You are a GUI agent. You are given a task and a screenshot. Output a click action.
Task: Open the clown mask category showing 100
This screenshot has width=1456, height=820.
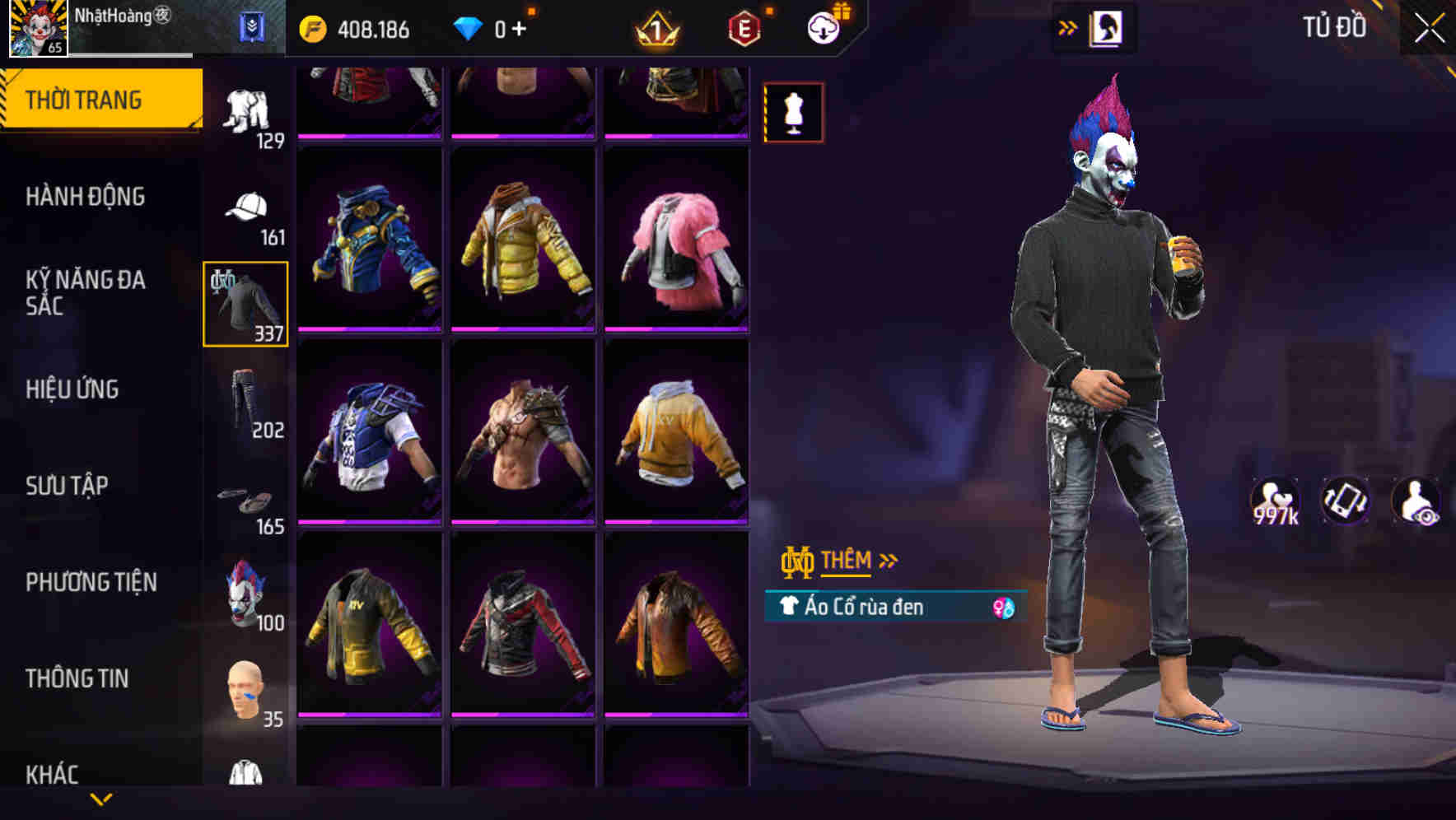coord(244,597)
